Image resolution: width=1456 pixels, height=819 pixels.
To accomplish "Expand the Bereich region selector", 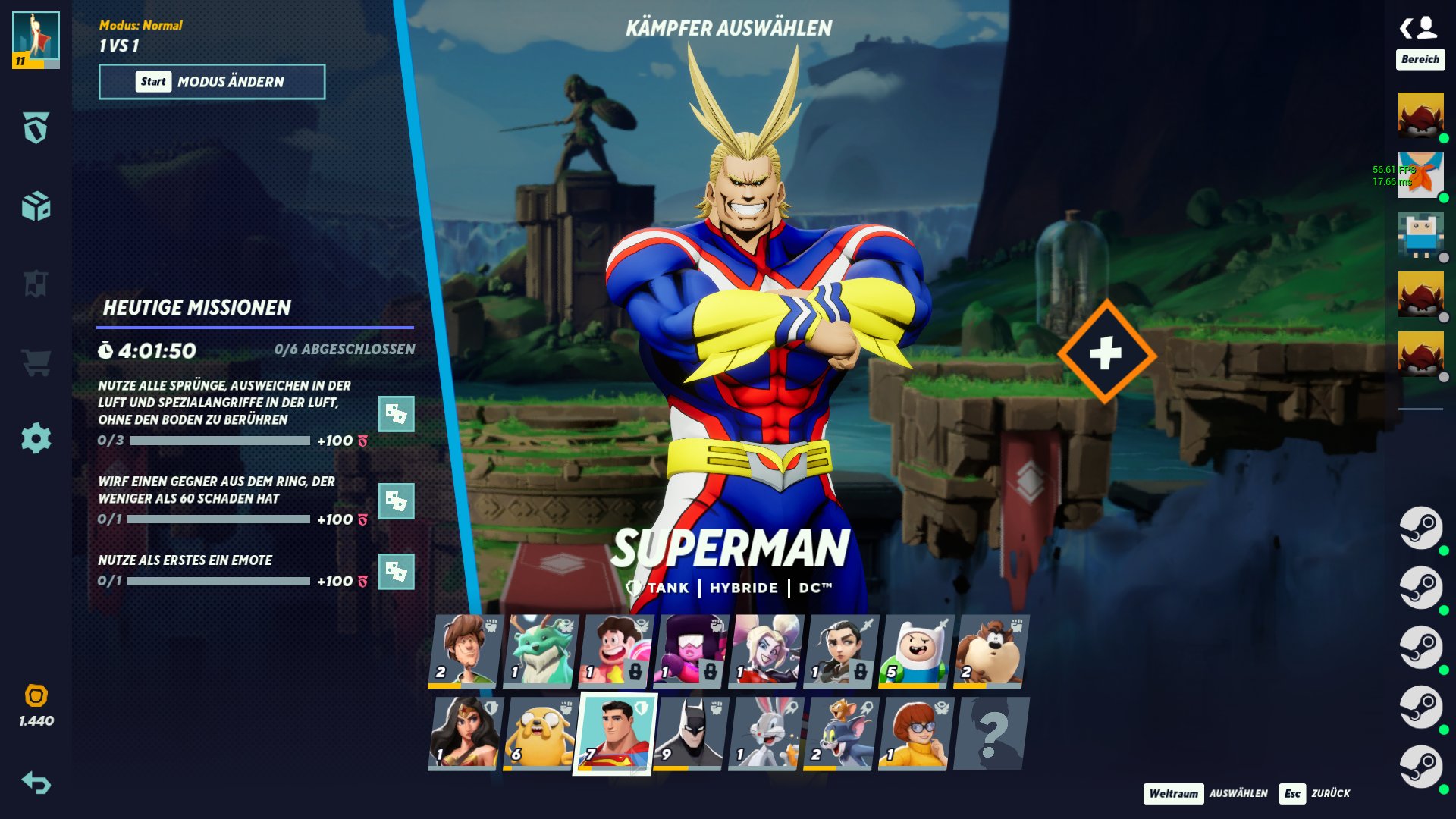I will click(1422, 58).
